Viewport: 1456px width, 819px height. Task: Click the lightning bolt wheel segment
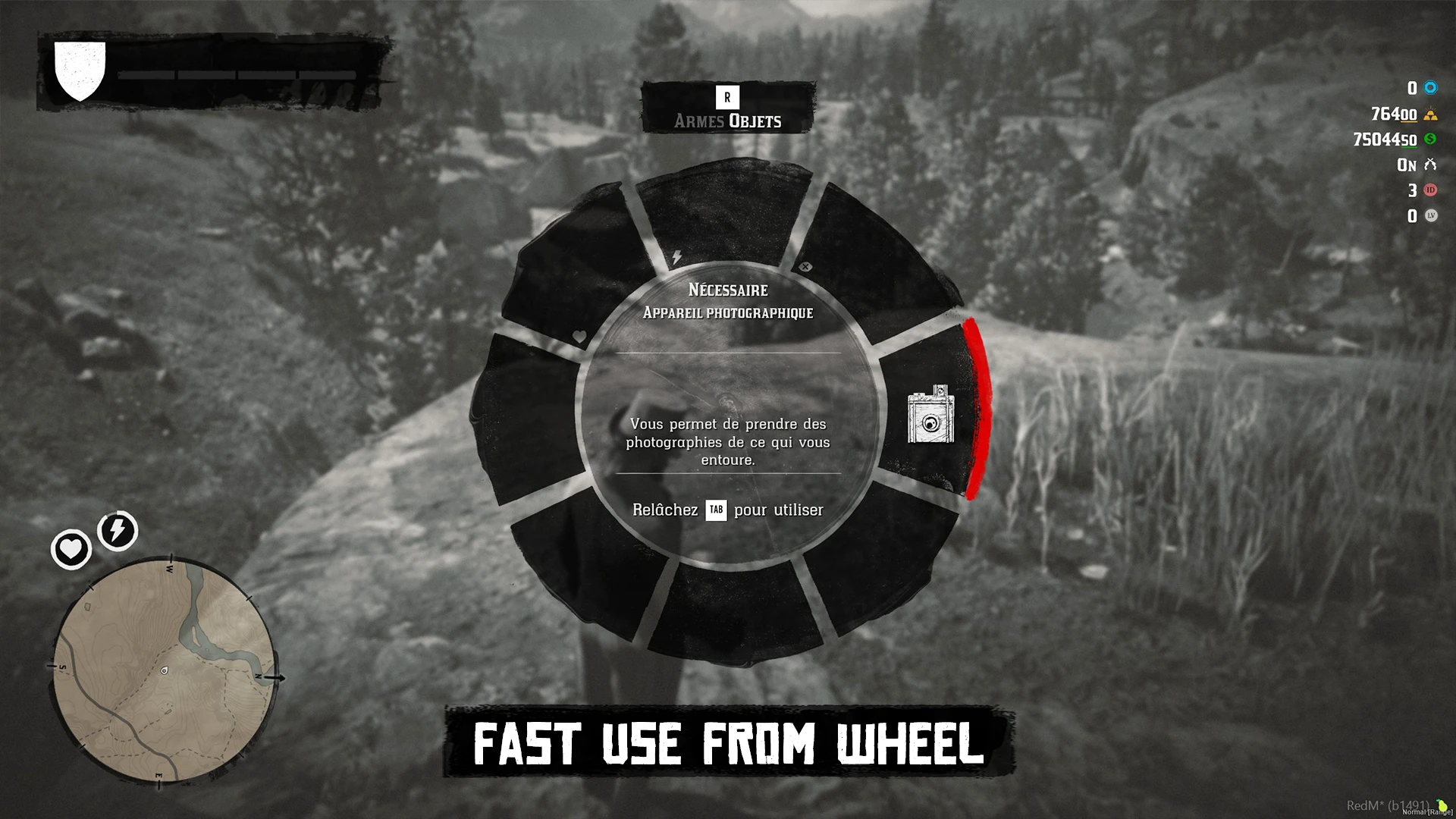tap(675, 257)
